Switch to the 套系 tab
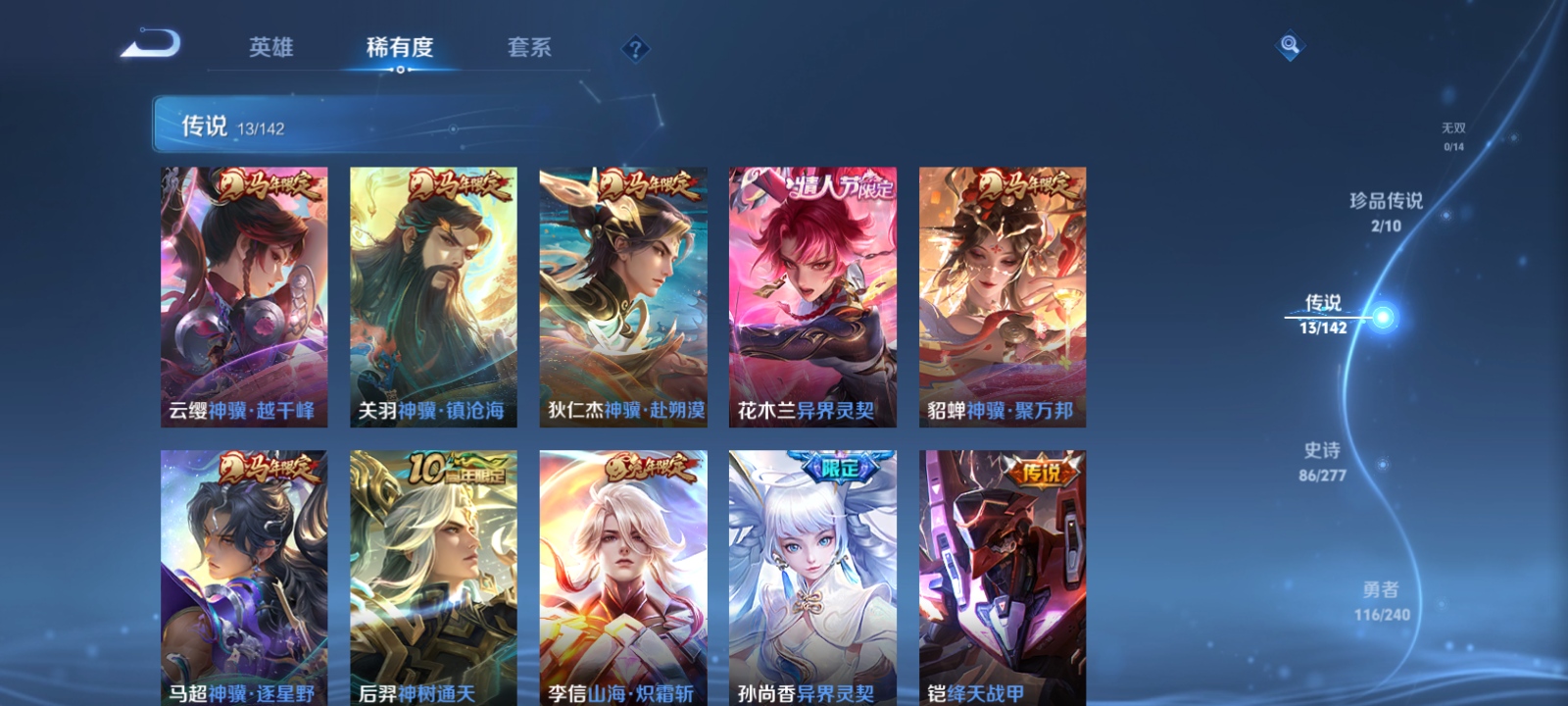The height and width of the screenshot is (706, 1568). point(530,46)
